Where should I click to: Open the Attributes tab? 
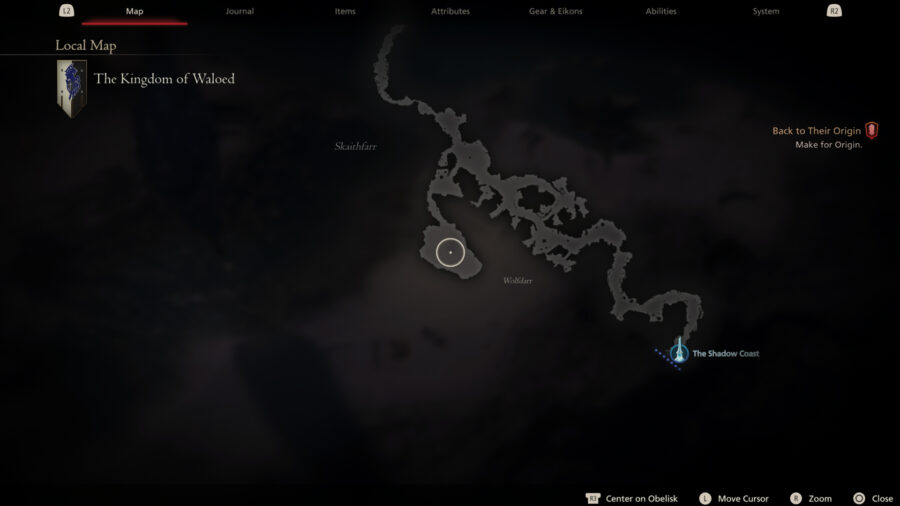click(450, 11)
